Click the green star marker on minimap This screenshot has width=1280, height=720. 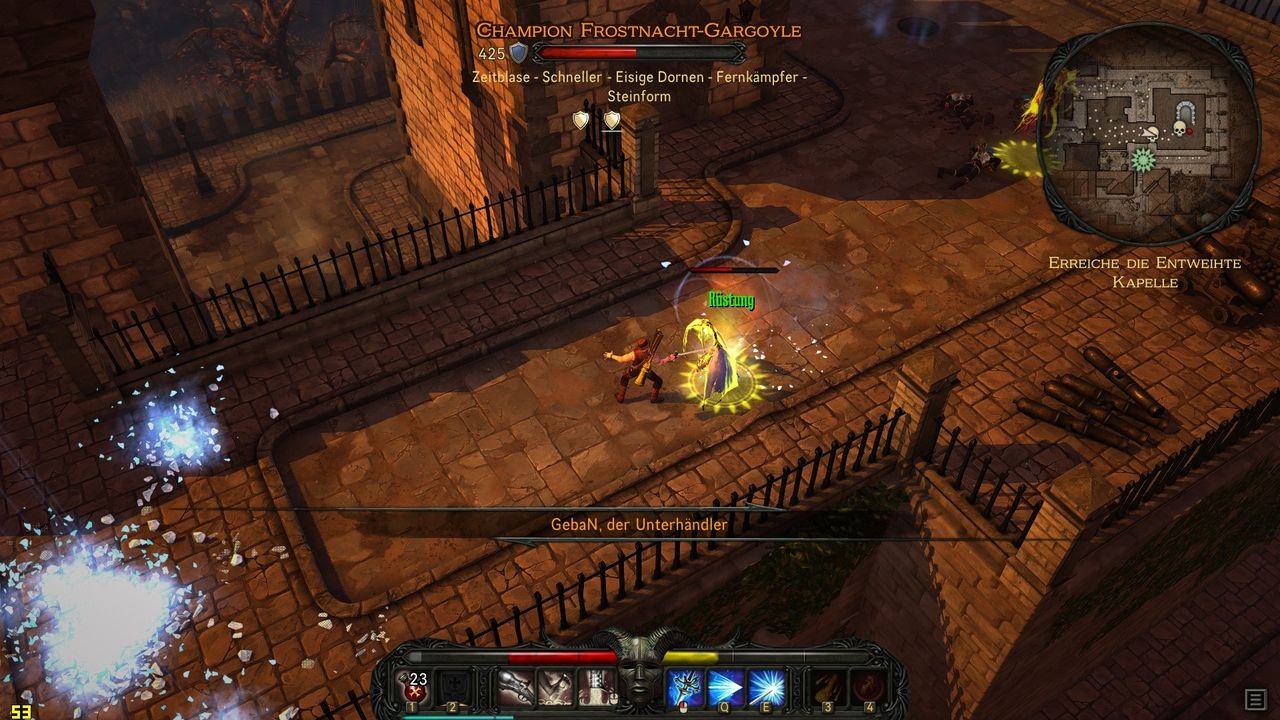[x=1143, y=159]
